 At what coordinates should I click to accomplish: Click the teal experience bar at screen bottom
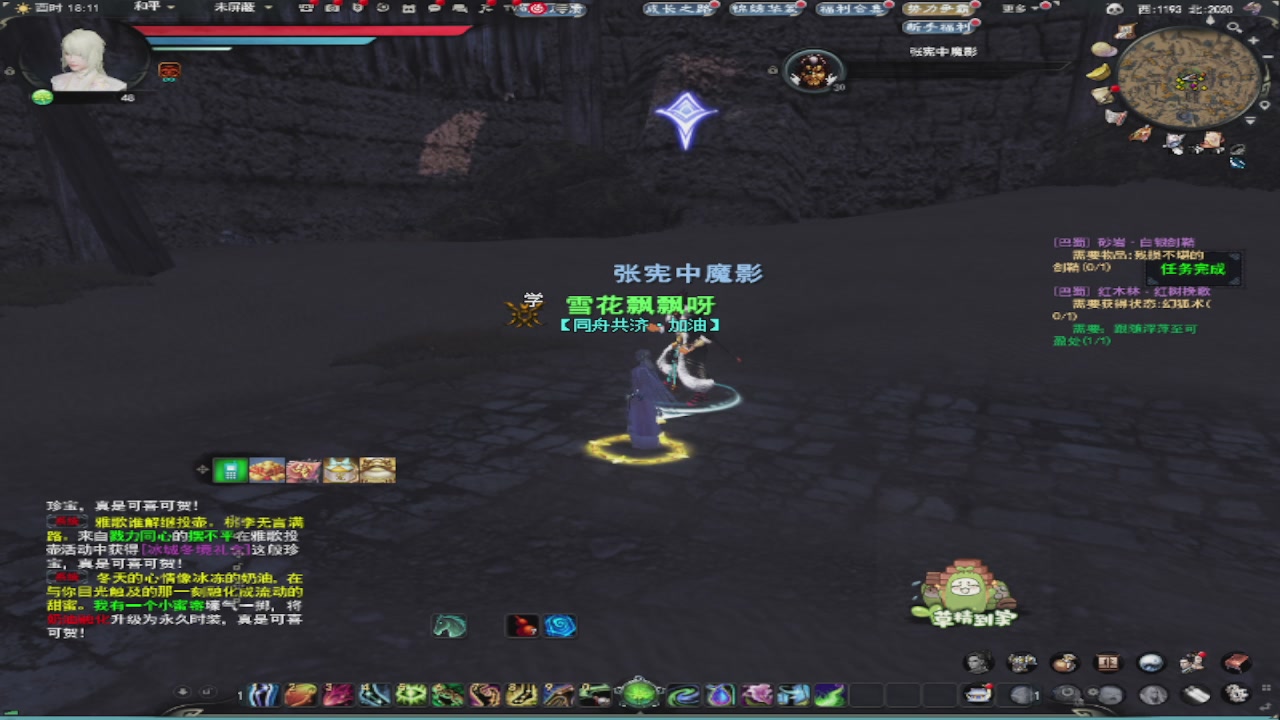(640, 717)
